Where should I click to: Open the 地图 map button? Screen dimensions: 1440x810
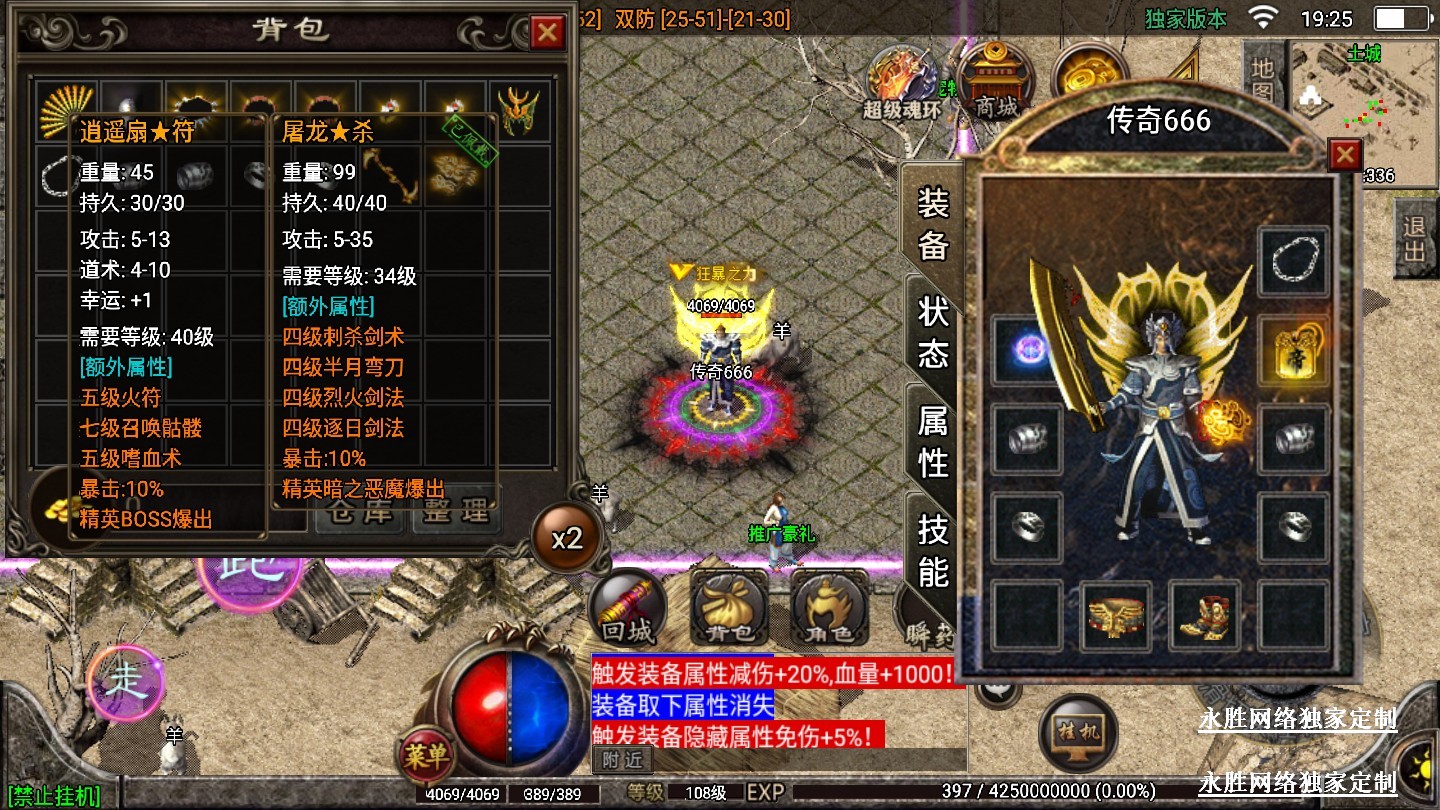point(1262,80)
